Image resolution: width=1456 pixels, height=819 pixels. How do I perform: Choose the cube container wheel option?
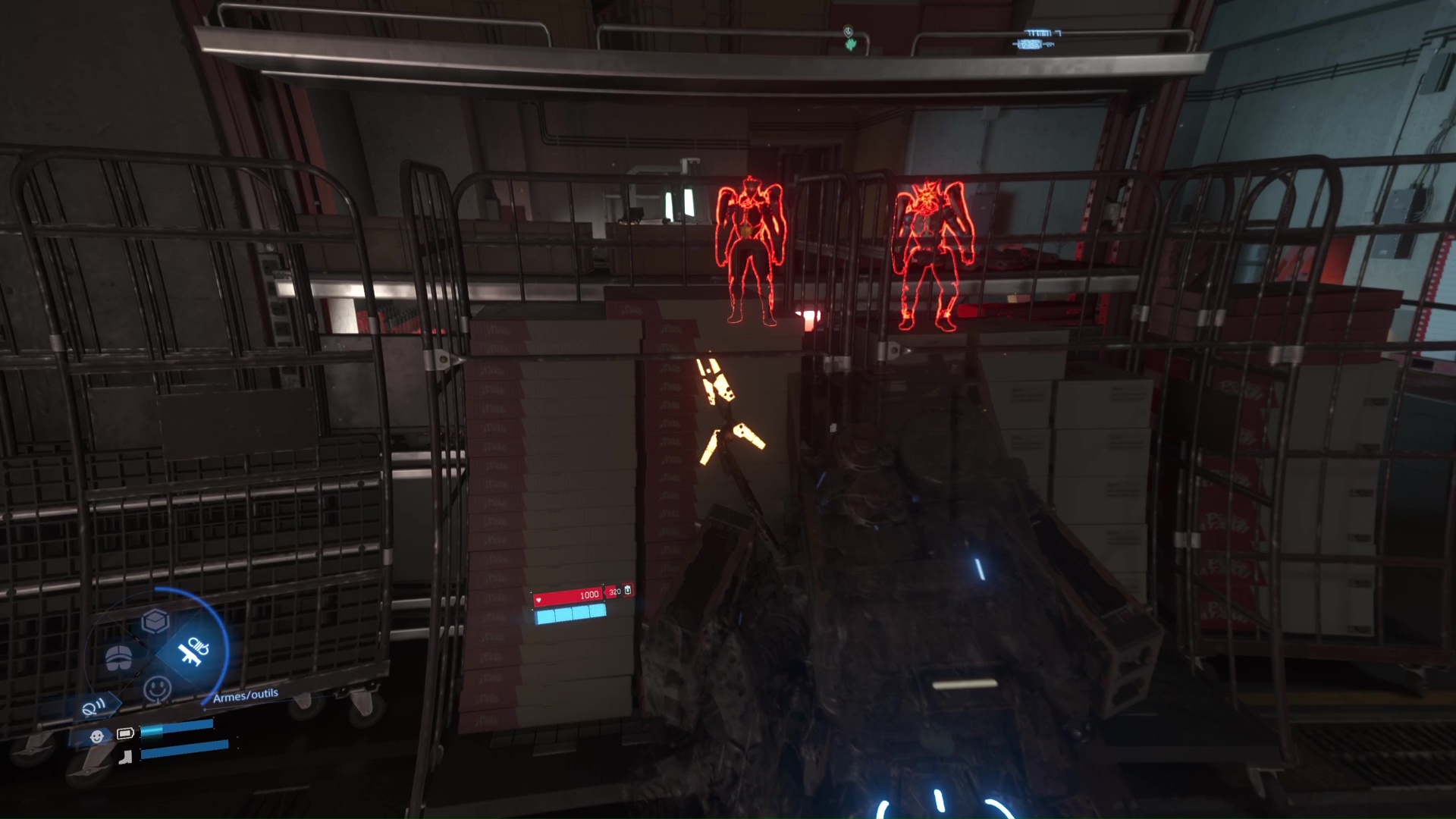click(x=155, y=621)
